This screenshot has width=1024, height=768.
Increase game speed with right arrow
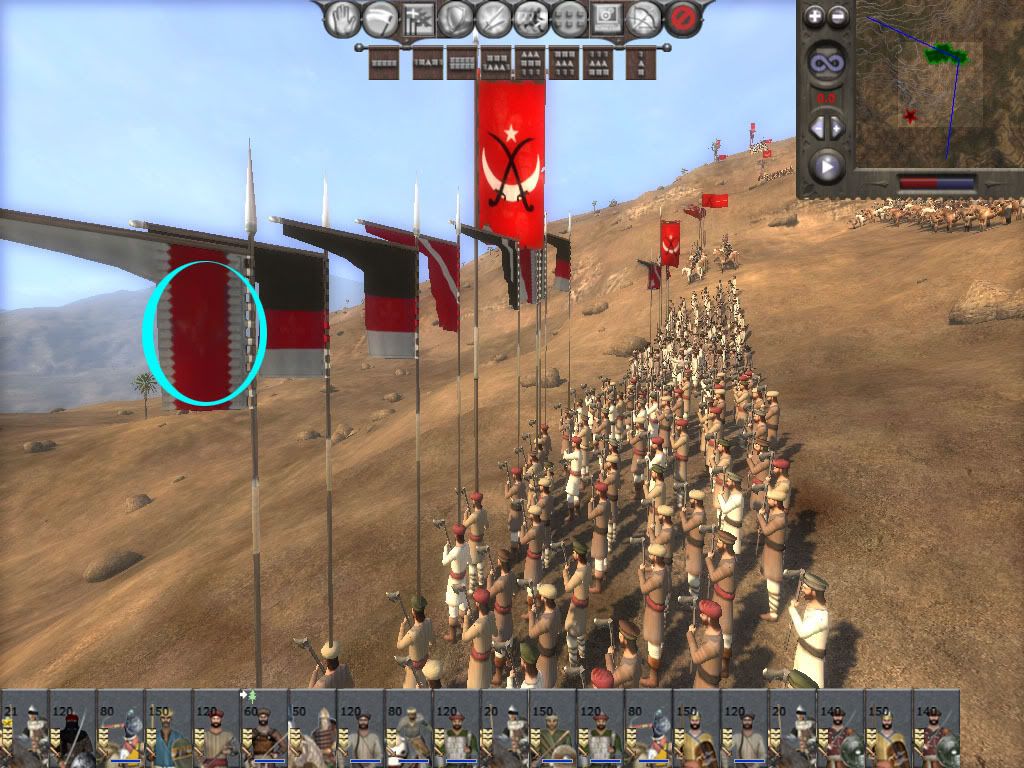point(838,127)
